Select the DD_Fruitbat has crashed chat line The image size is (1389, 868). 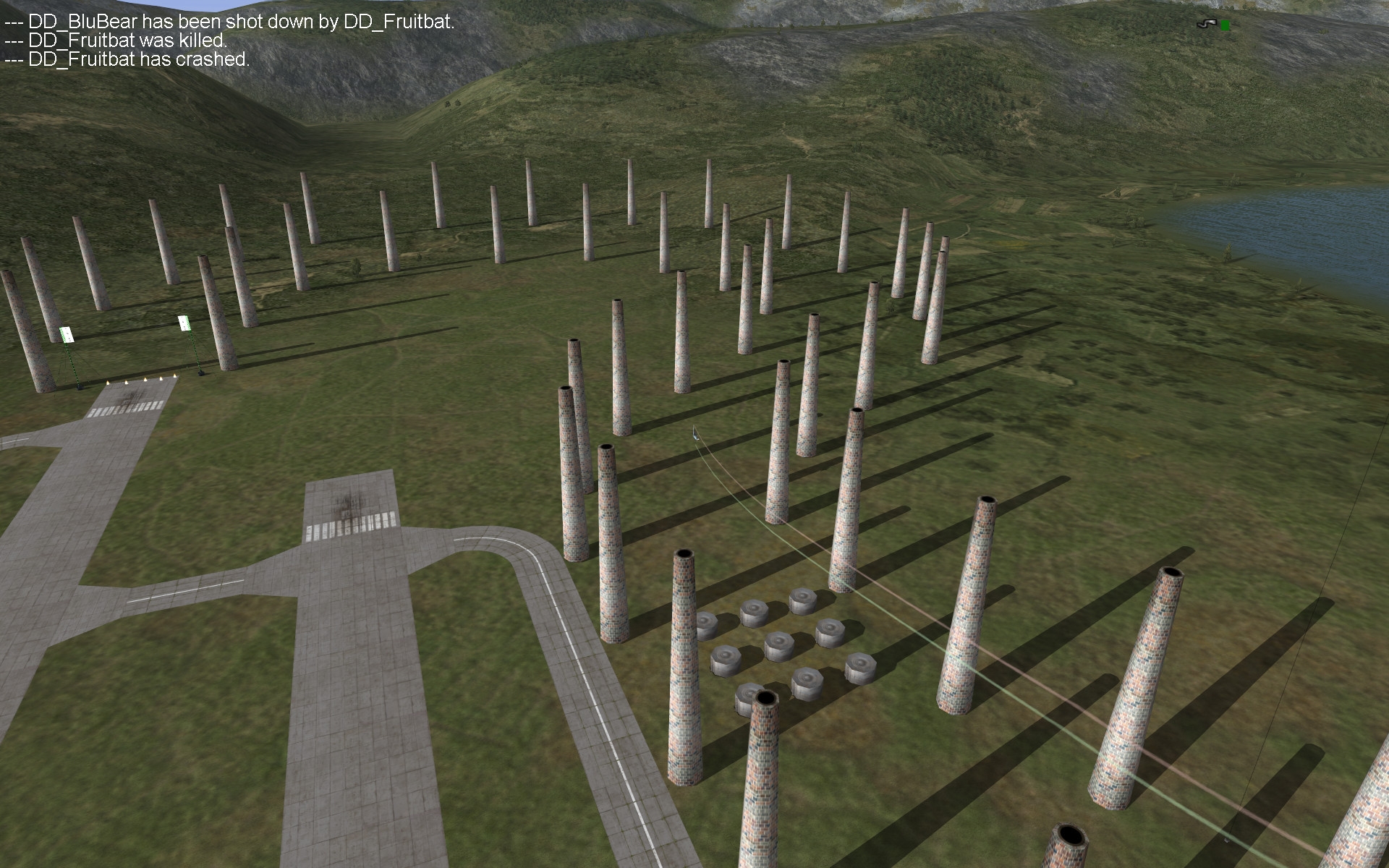pyautogui.click(x=127, y=59)
